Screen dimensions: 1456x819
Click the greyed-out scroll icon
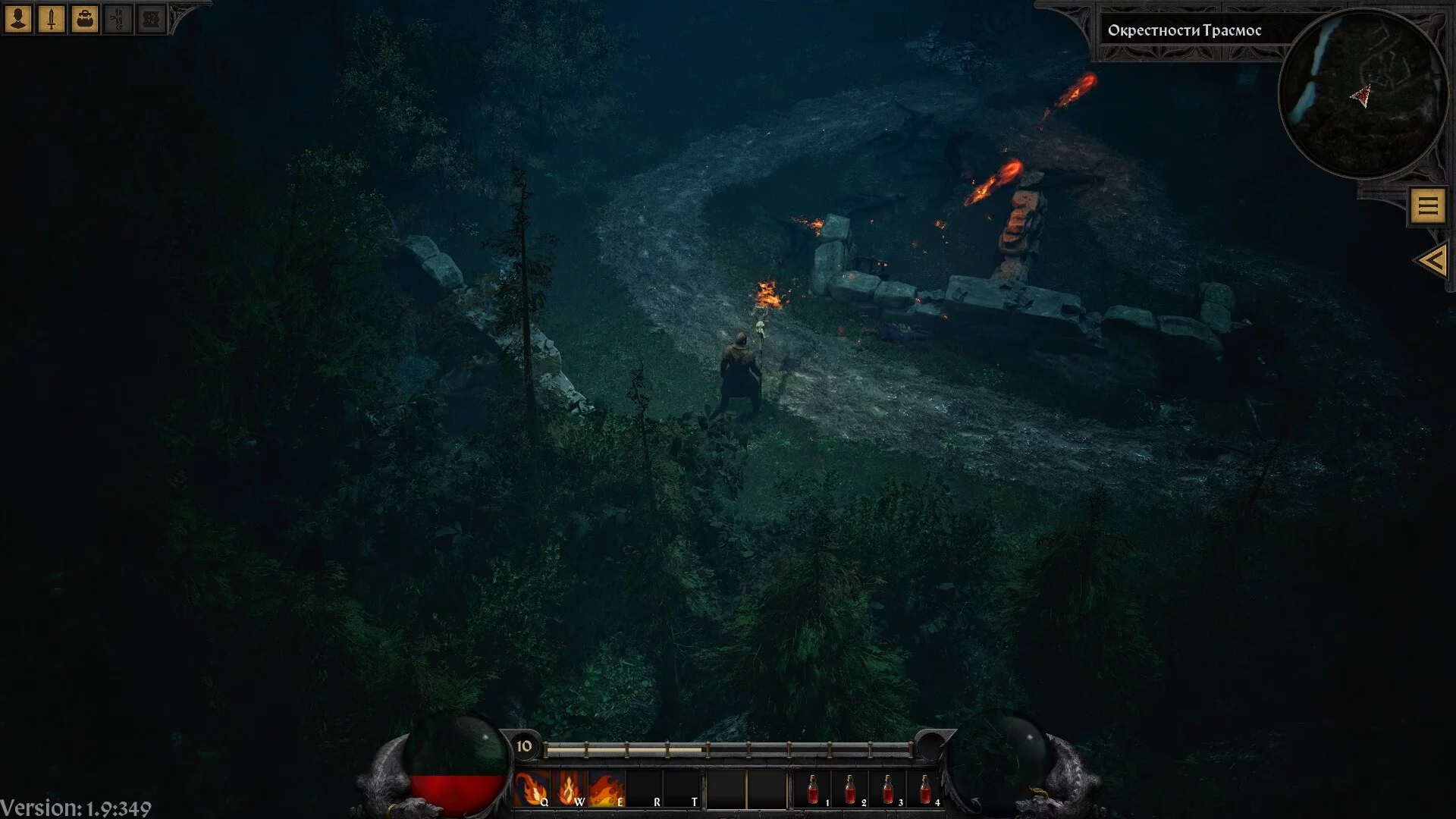[x=118, y=19]
